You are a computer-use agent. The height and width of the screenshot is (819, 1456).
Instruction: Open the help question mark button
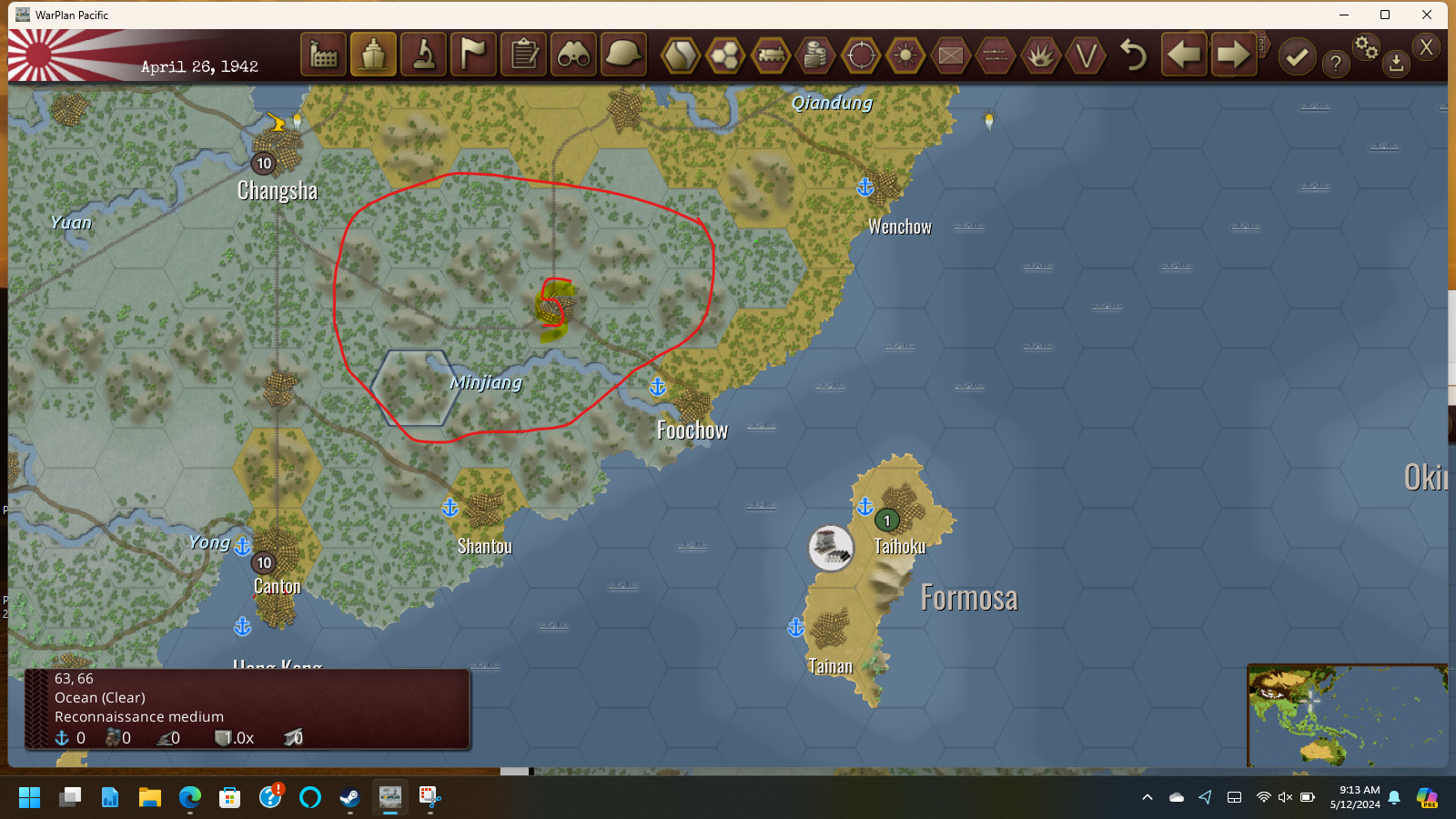click(1335, 62)
